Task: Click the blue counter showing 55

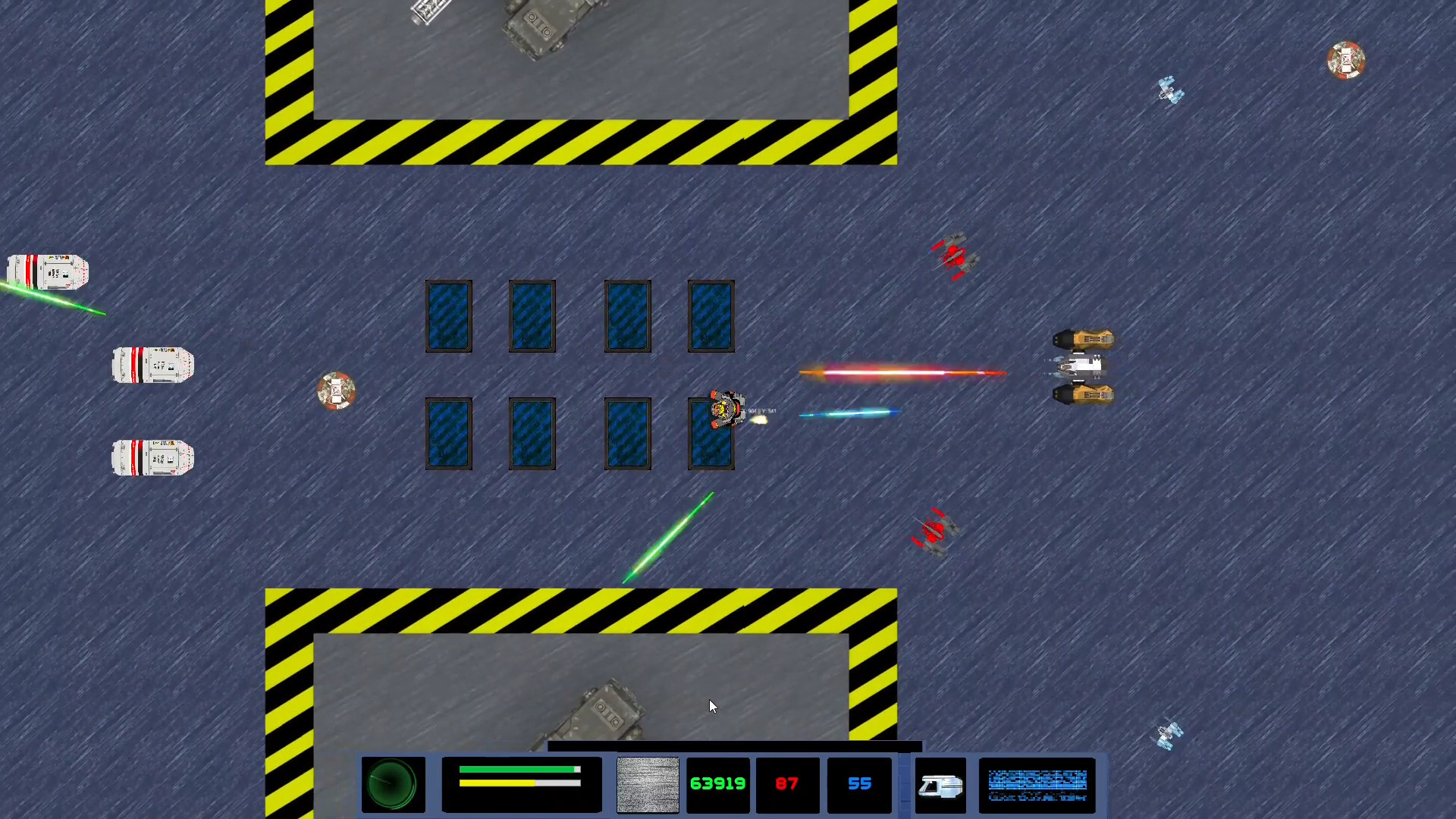Action: point(858,784)
